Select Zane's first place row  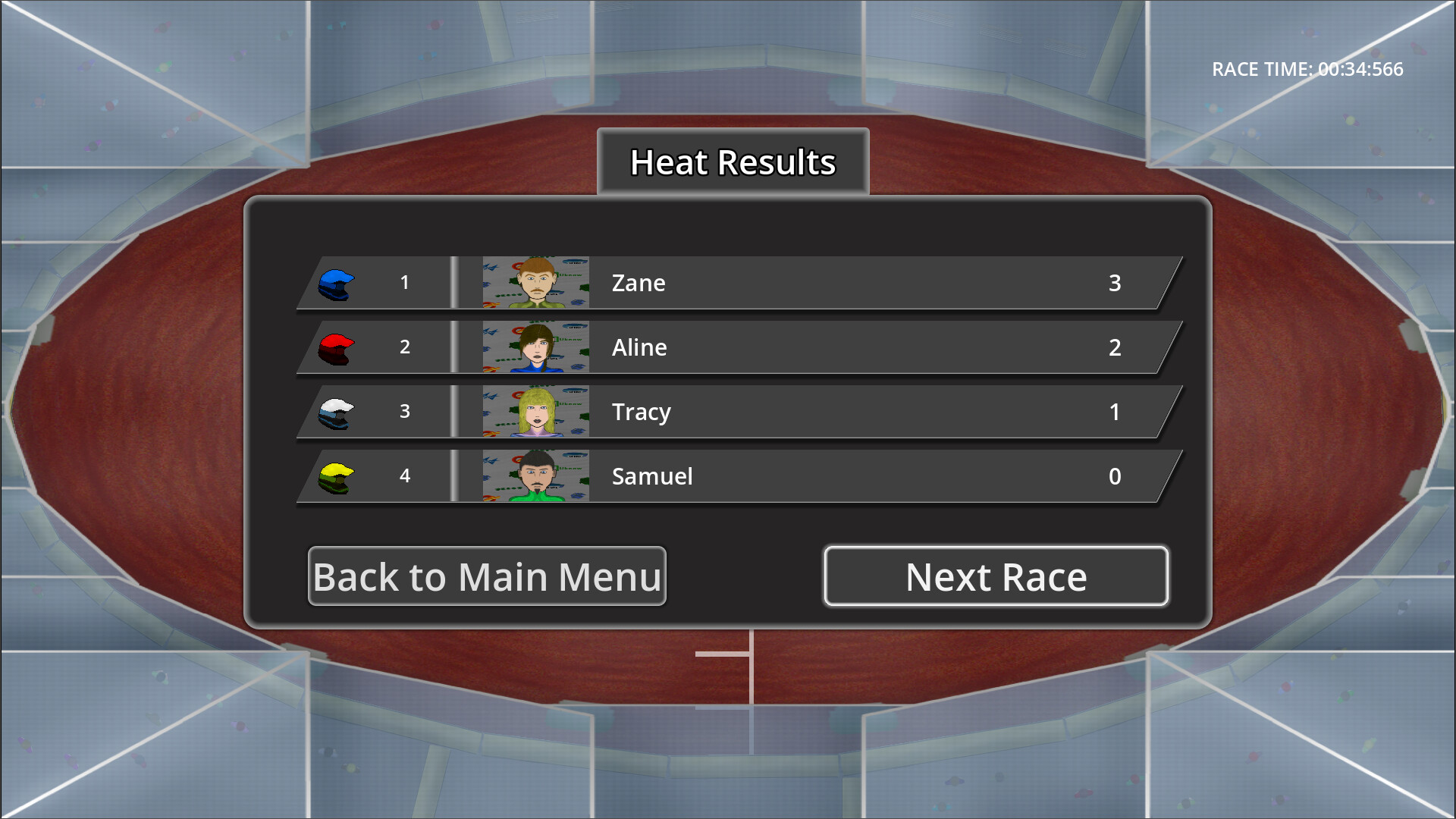(834, 282)
